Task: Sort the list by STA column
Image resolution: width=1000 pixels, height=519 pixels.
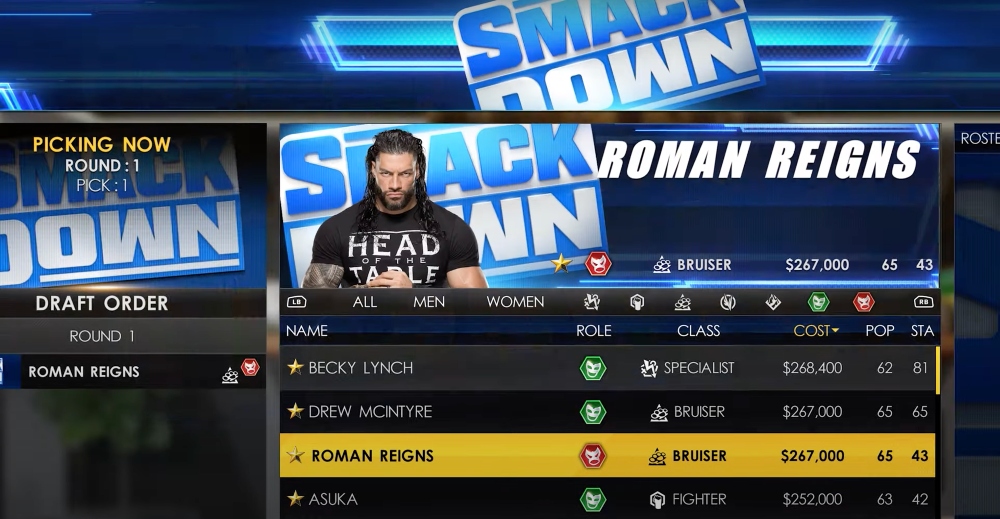Action: coord(921,330)
